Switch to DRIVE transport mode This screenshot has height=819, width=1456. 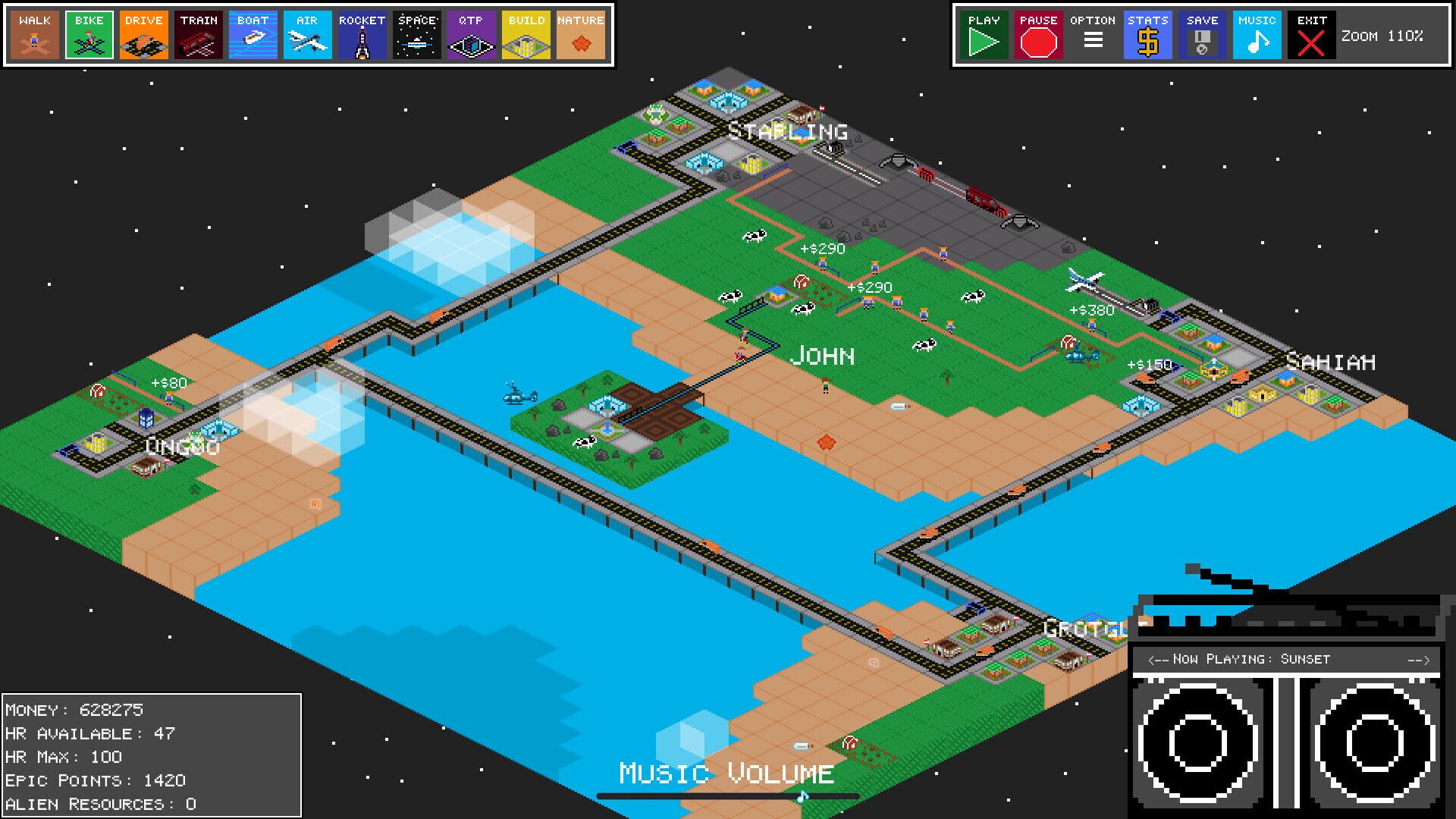click(143, 34)
